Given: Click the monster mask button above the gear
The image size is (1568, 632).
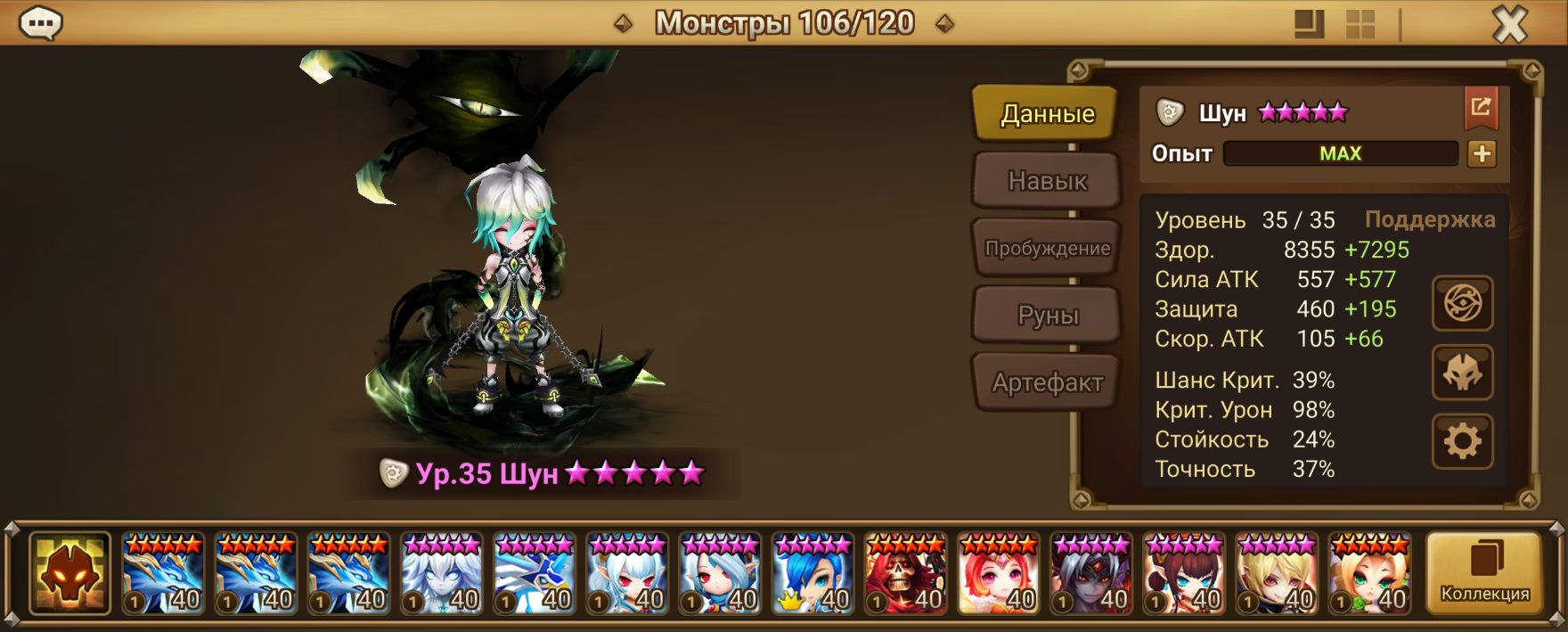Looking at the screenshot, I should (1462, 373).
